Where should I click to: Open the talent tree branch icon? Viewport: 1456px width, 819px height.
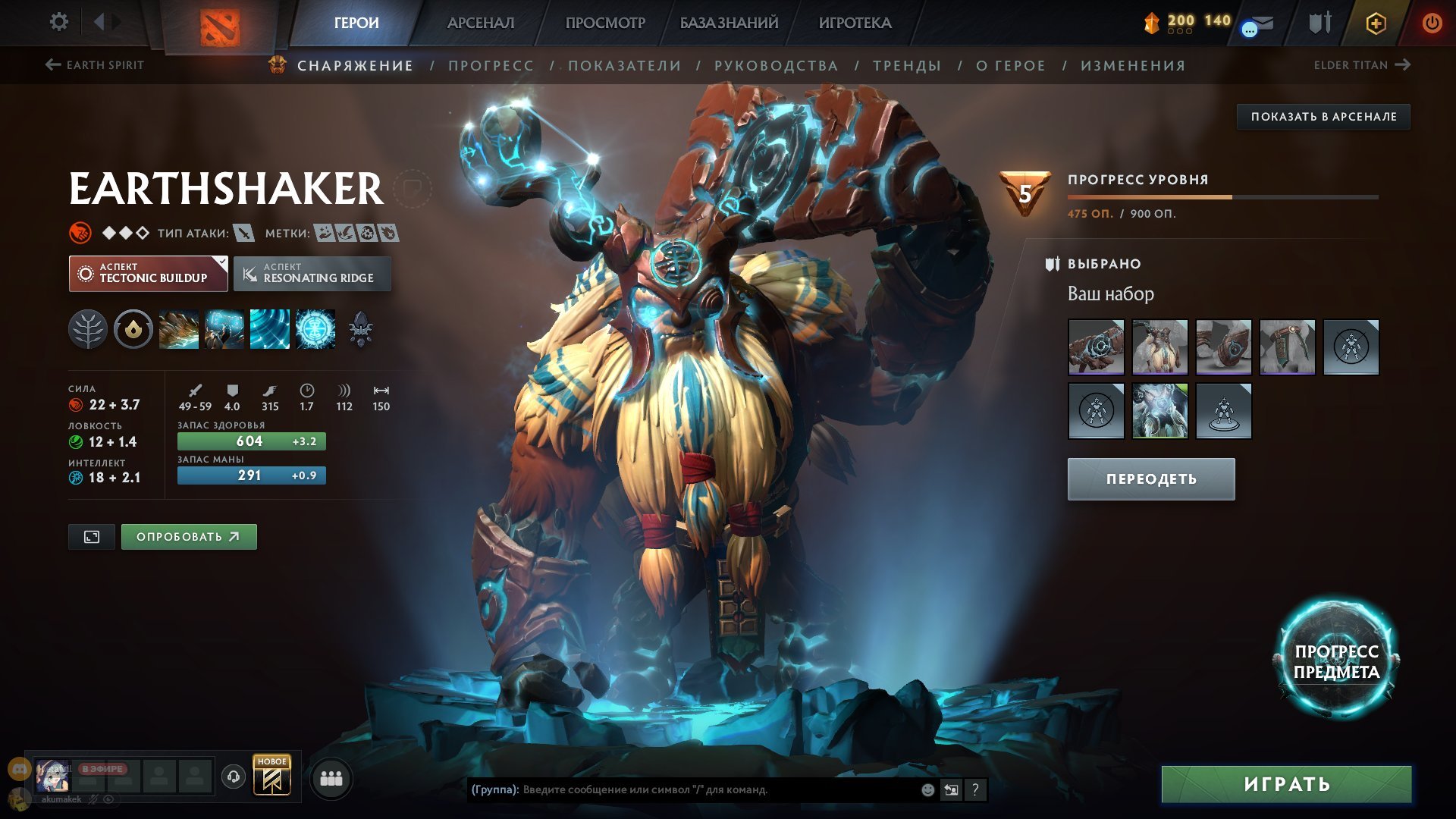coord(89,329)
